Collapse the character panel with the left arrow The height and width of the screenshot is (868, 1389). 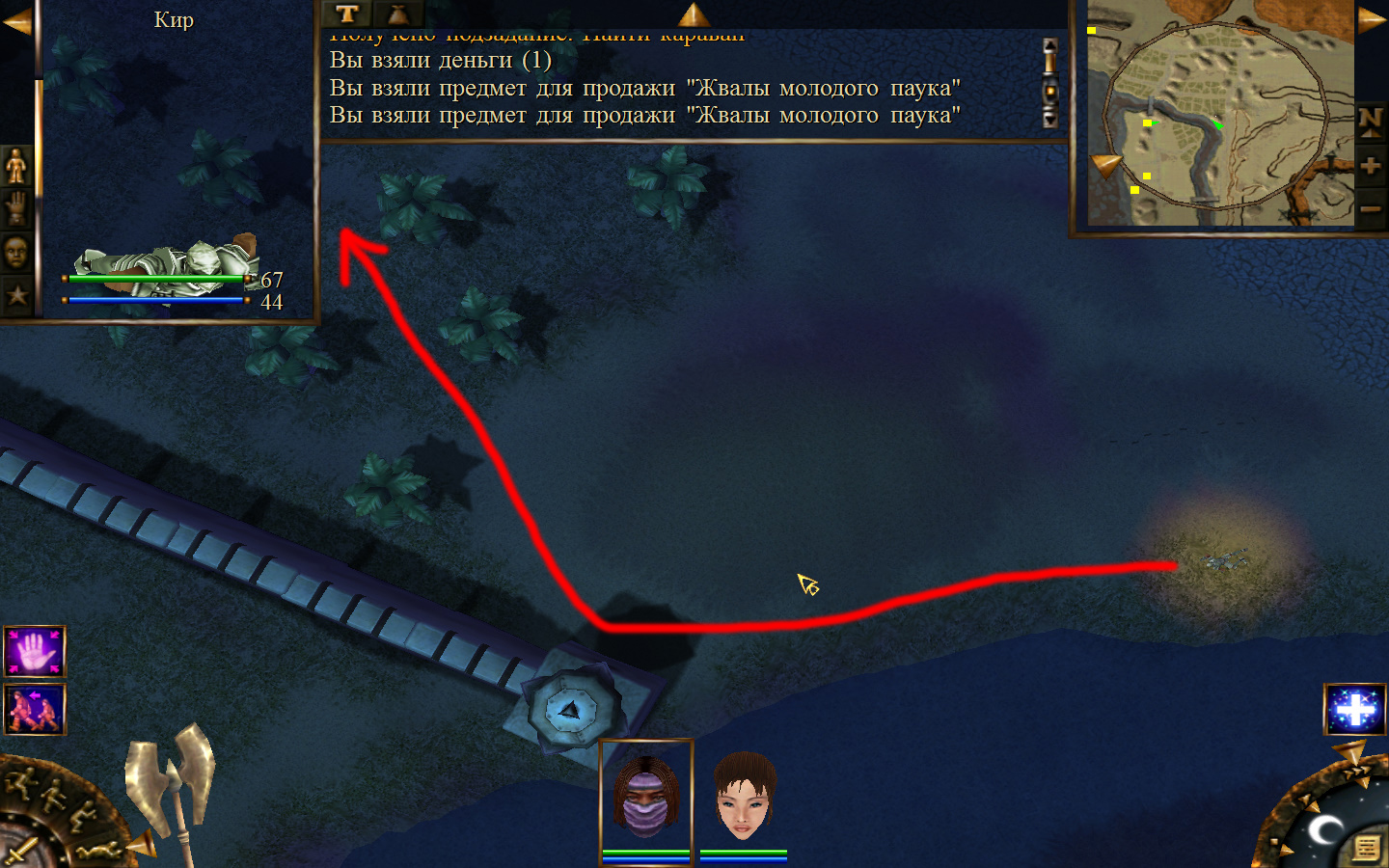coord(16,21)
